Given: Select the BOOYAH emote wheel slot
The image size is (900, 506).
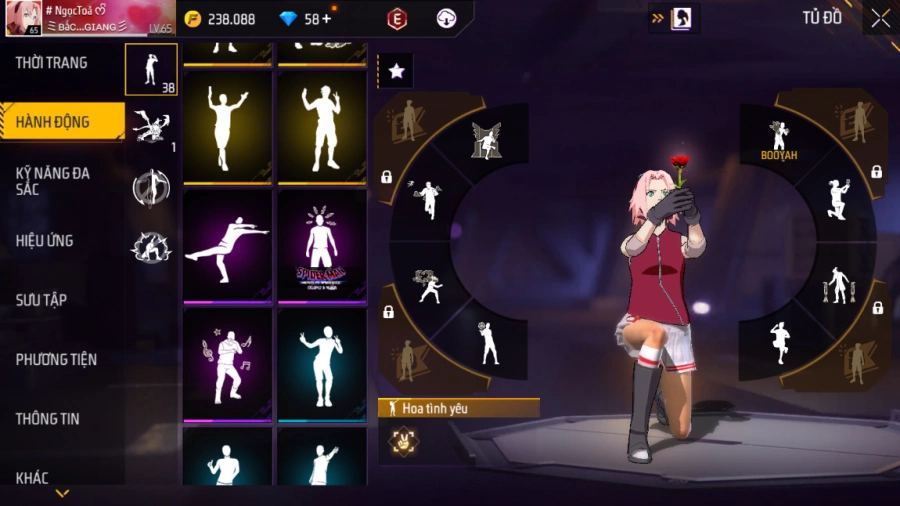Looking at the screenshot, I should 778,139.
